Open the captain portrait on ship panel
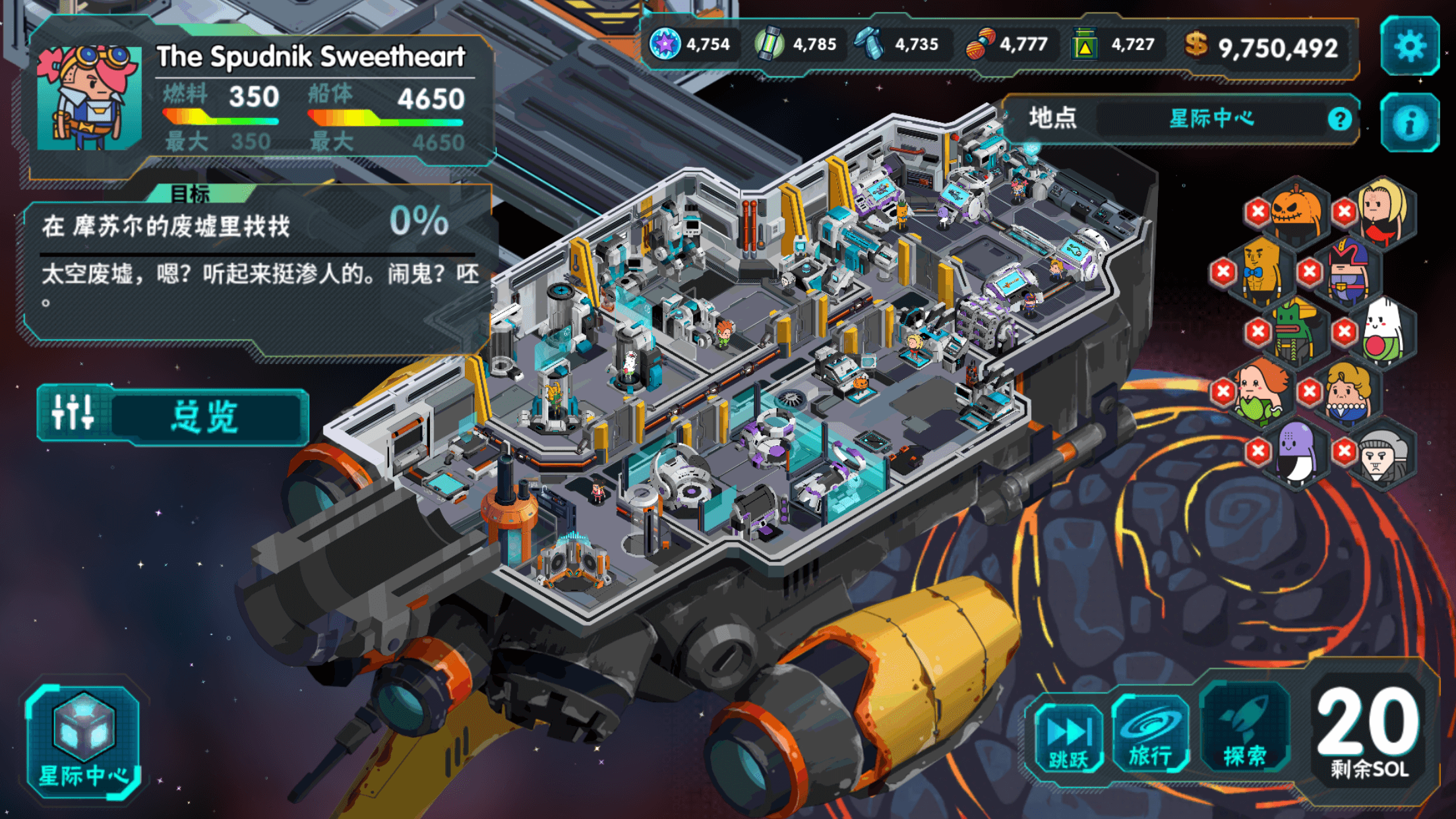The image size is (1456, 819). coord(89,98)
